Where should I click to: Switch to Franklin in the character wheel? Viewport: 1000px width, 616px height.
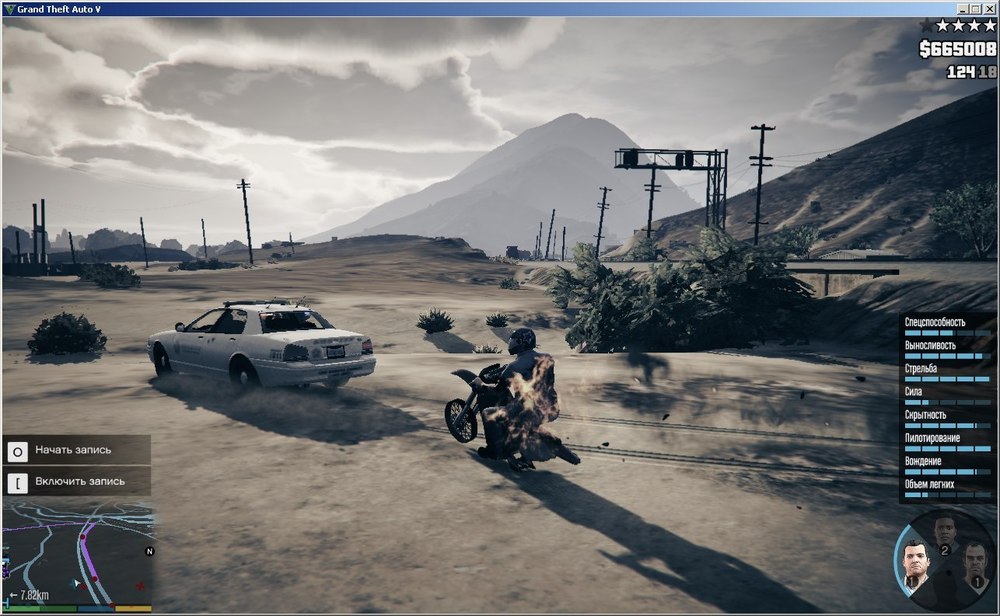click(x=946, y=531)
